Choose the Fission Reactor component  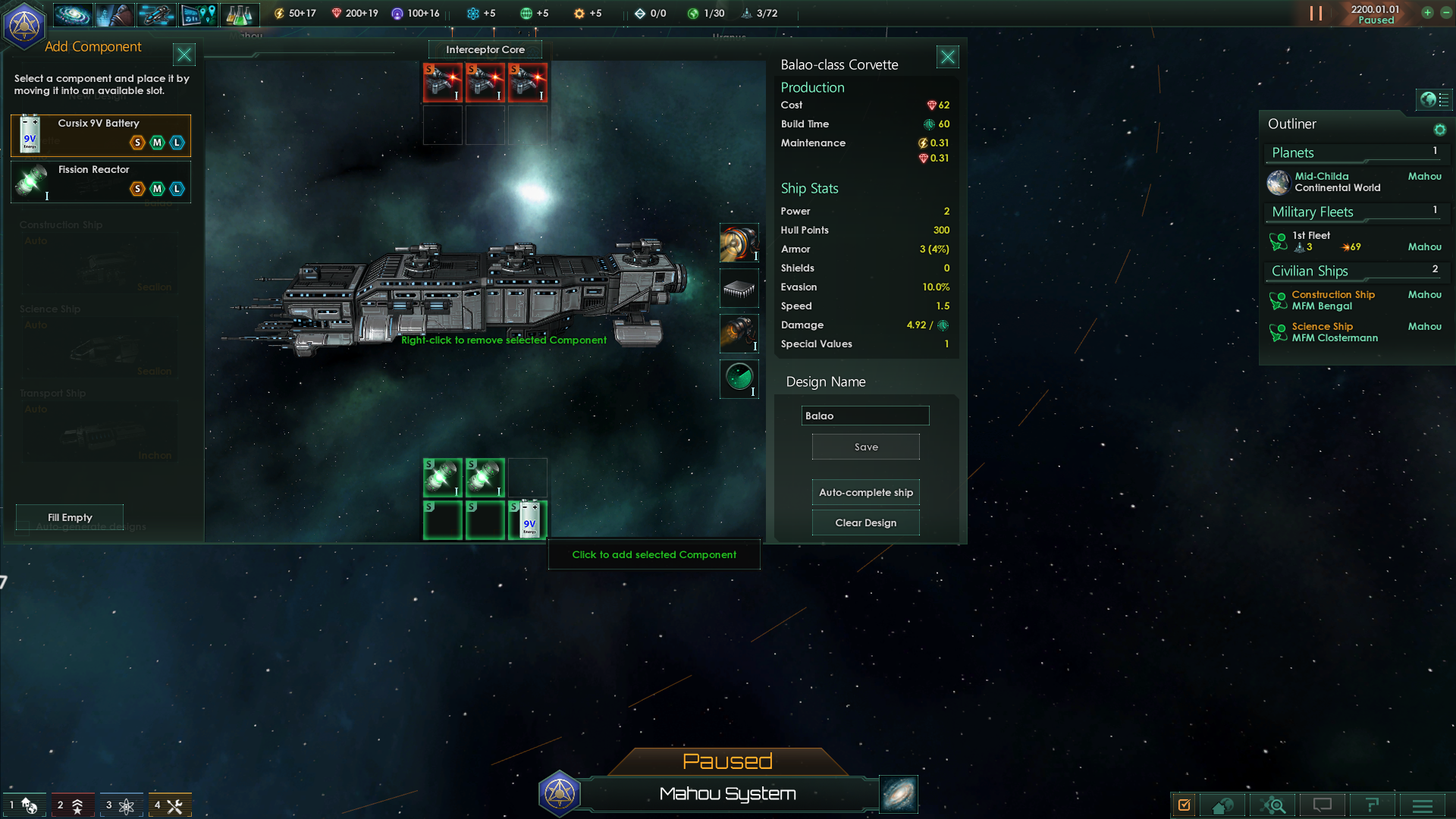click(x=101, y=181)
